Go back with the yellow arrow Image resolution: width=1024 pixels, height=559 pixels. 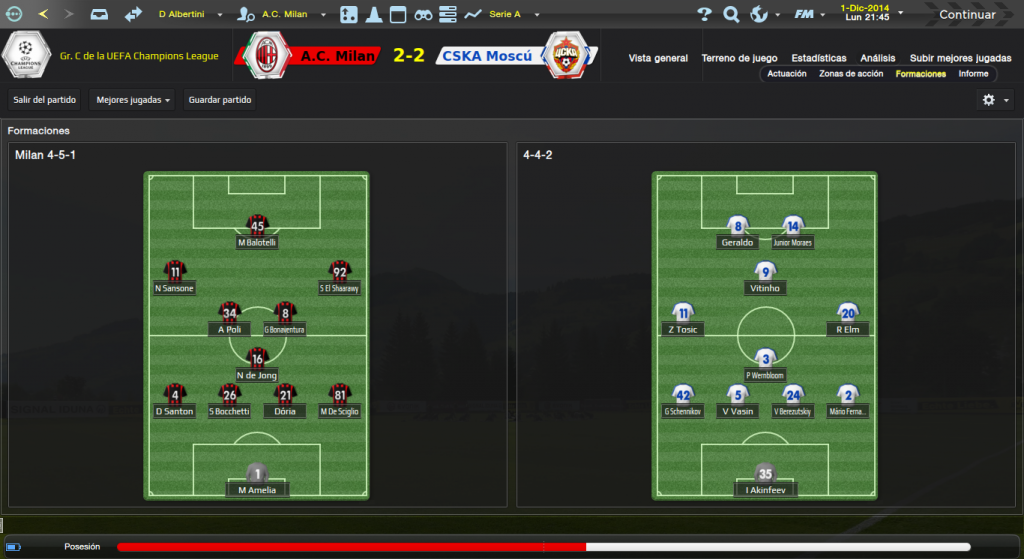[43, 15]
